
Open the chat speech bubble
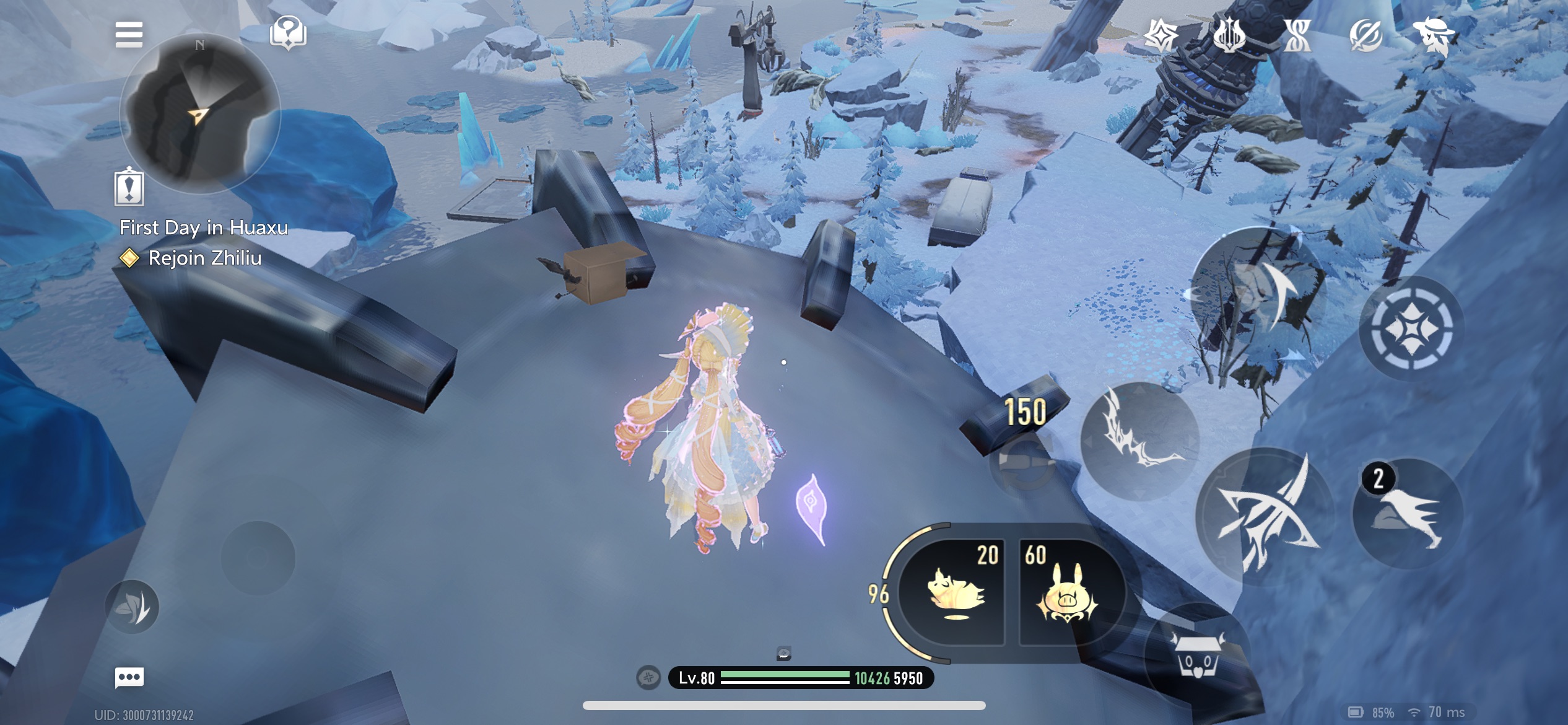[x=129, y=677]
